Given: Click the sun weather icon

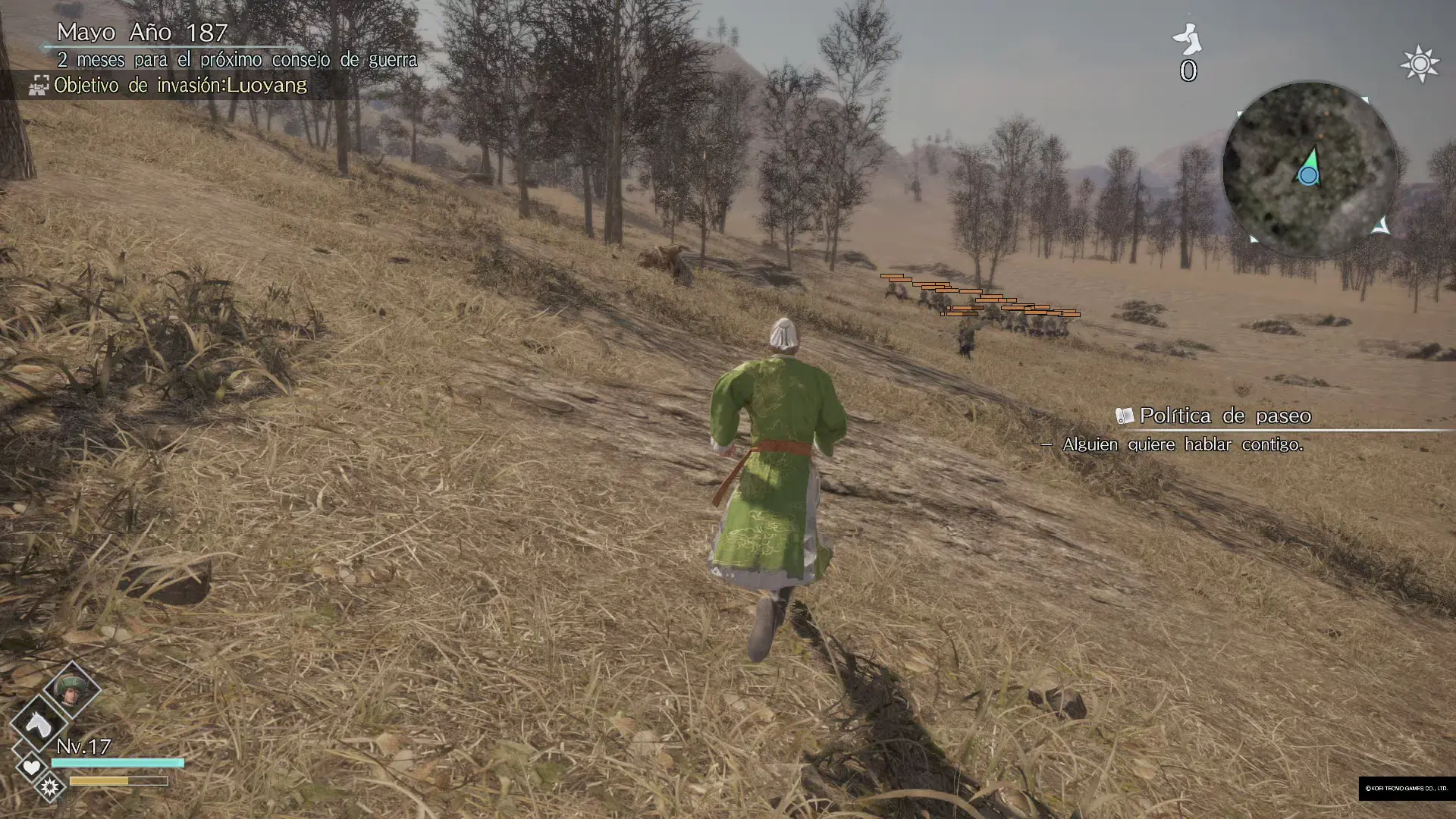Looking at the screenshot, I should [x=1420, y=64].
